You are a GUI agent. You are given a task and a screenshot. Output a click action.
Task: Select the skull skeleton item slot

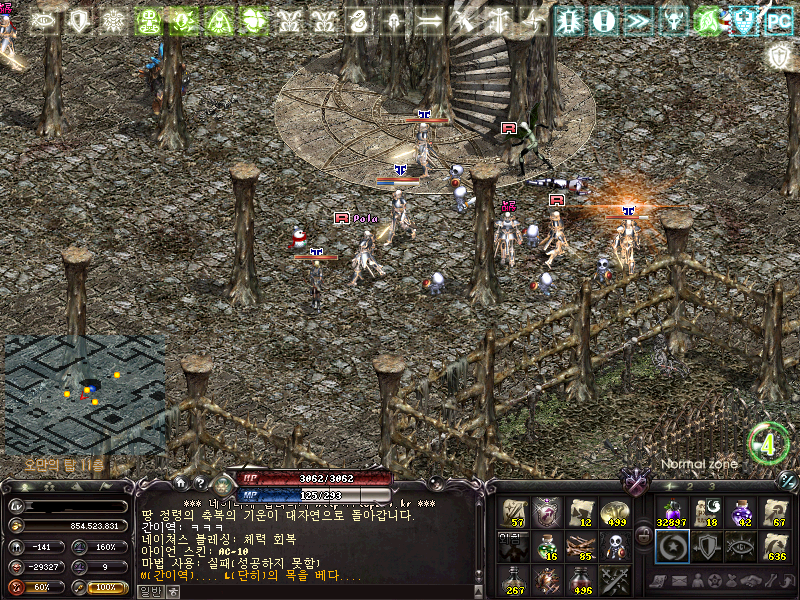[x=615, y=546]
